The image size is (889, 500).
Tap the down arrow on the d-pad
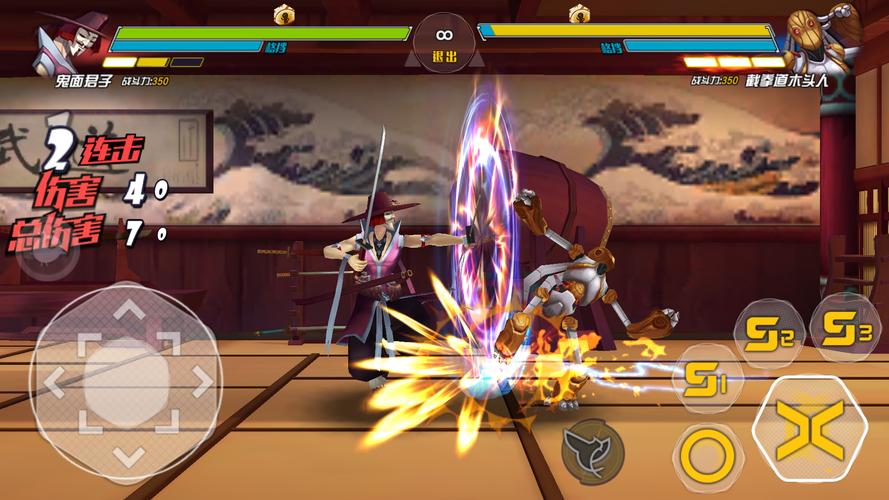pos(128,455)
